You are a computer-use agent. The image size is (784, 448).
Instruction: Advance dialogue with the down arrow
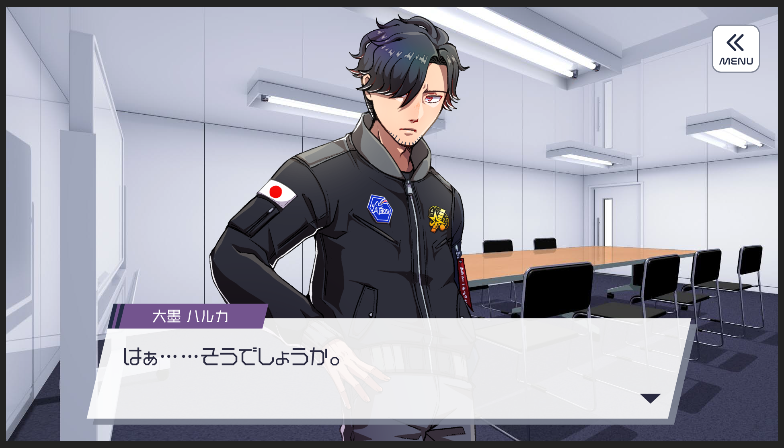(x=650, y=398)
